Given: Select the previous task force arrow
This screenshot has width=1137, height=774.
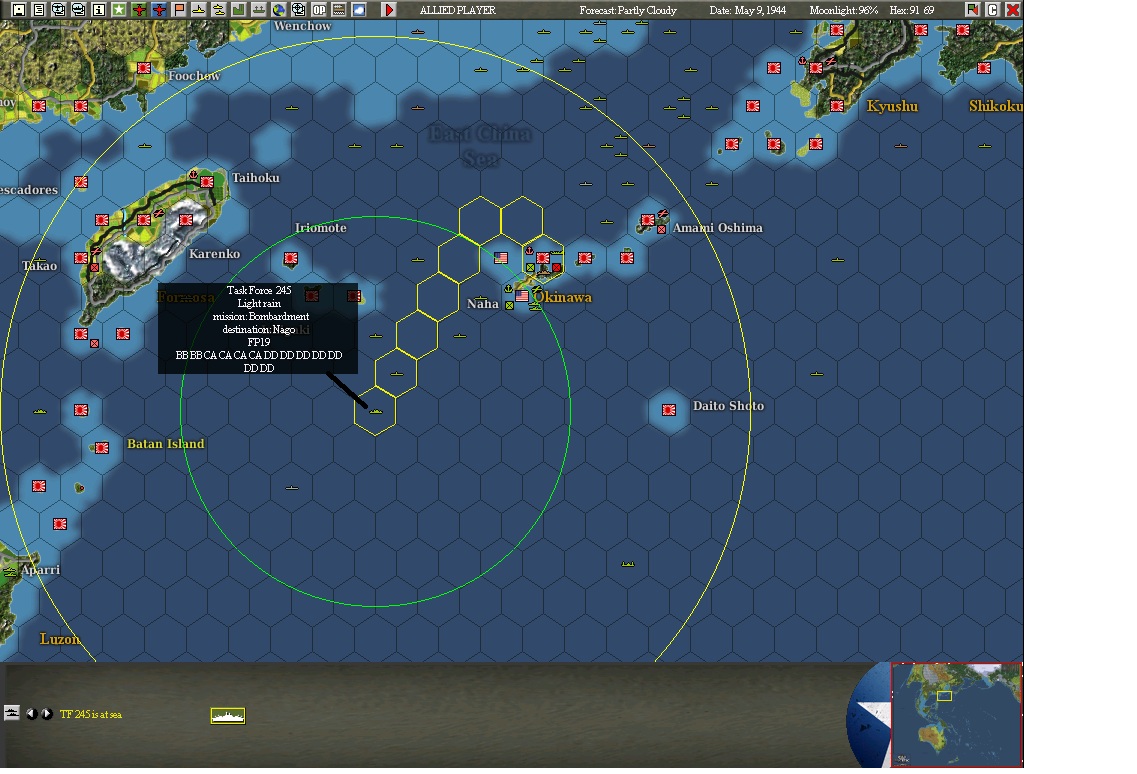Looking at the screenshot, I should pyautogui.click(x=31, y=714).
